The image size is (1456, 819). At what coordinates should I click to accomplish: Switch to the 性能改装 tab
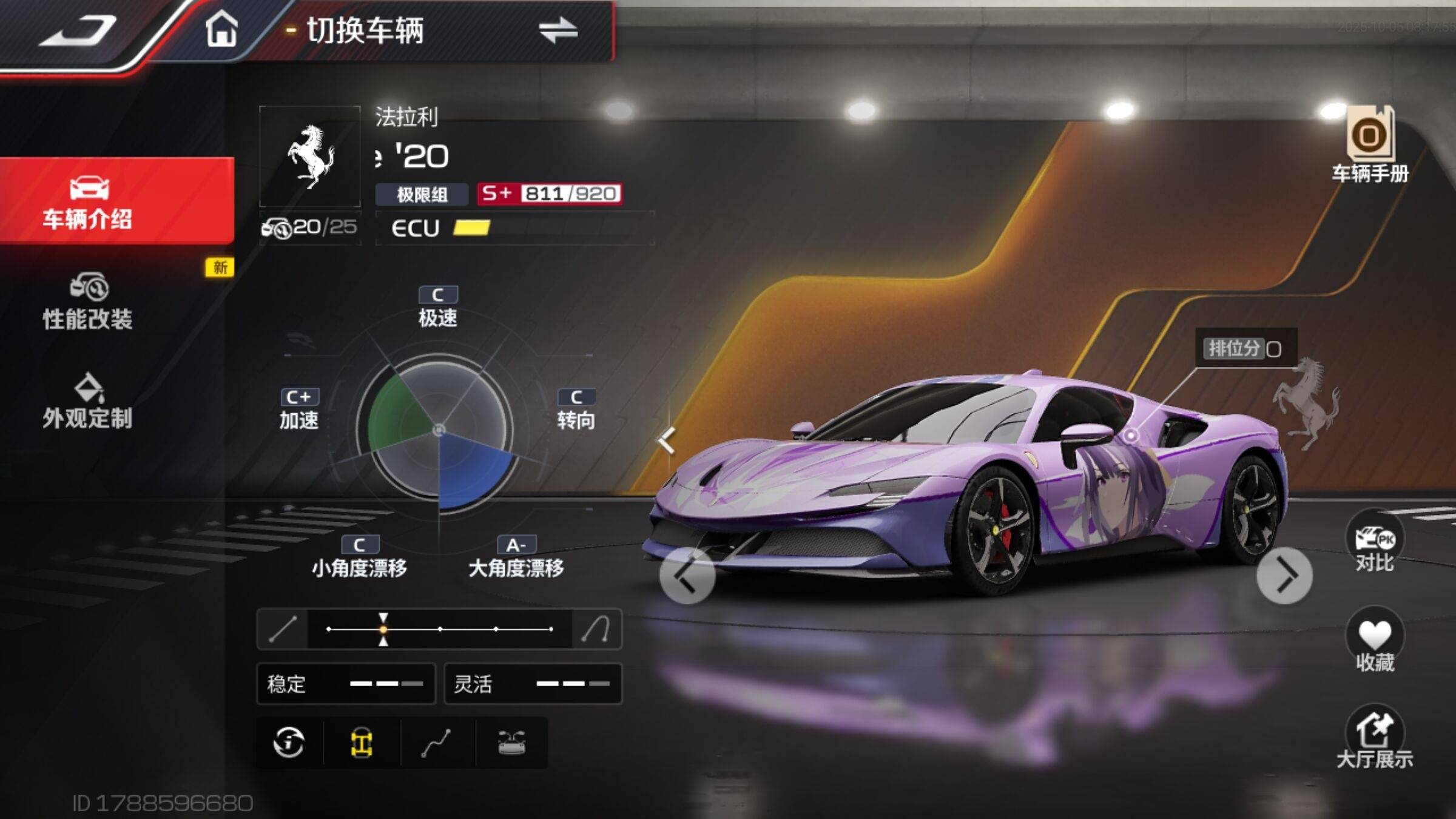88,302
